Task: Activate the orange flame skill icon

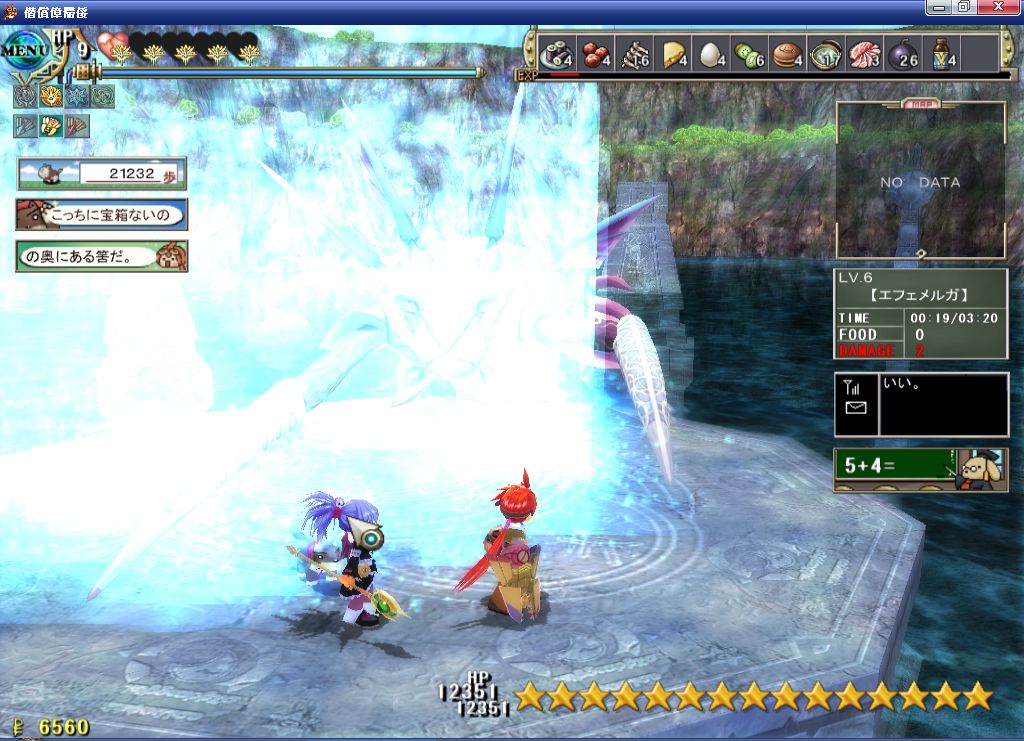Action: point(51,96)
